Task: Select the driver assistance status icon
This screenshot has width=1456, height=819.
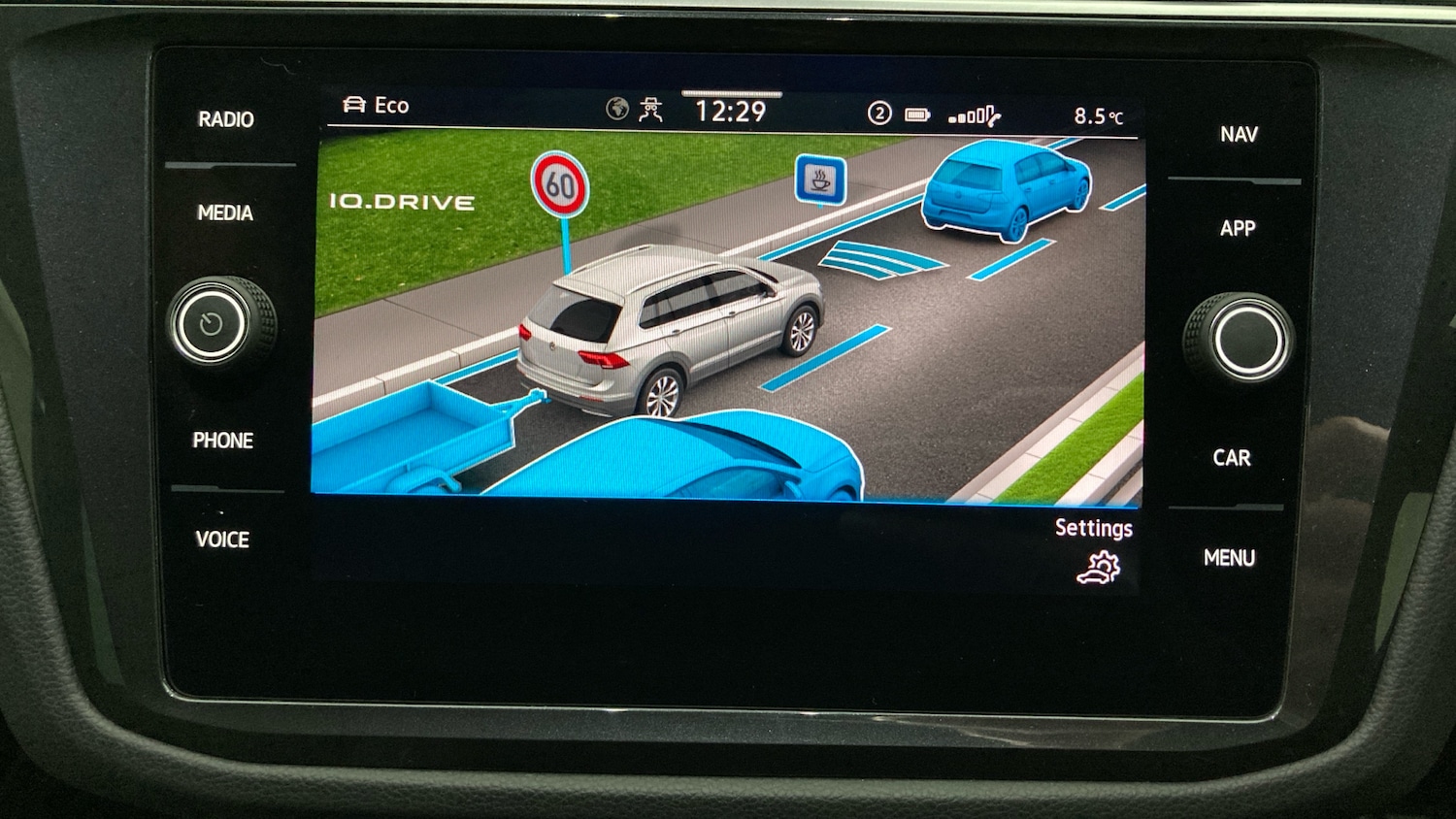Action: point(652,109)
